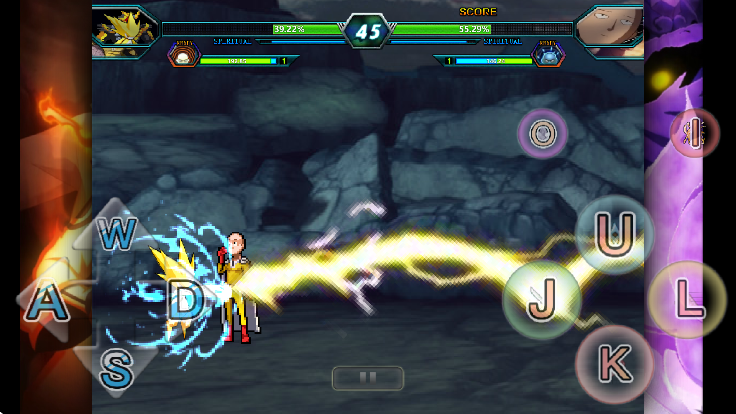The height and width of the screenshot is (414, 736).
Task: Pause the fight with the pause button
Action: [368, 378]
